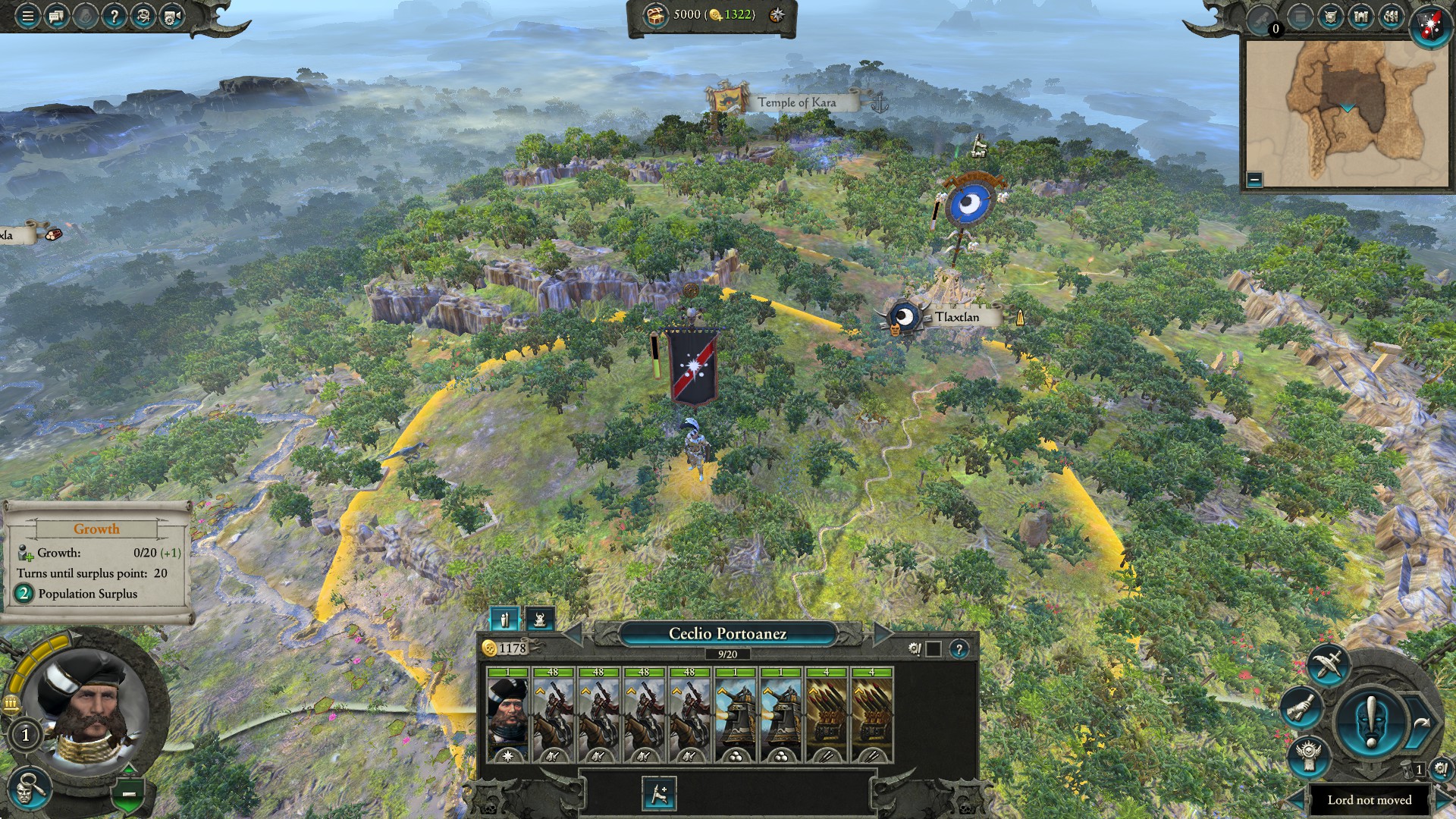Image resolution: width=1456 pixels, height=819 pixels.
Task: Select Ceclio Portoanez lord unit card
Action: 507,714
